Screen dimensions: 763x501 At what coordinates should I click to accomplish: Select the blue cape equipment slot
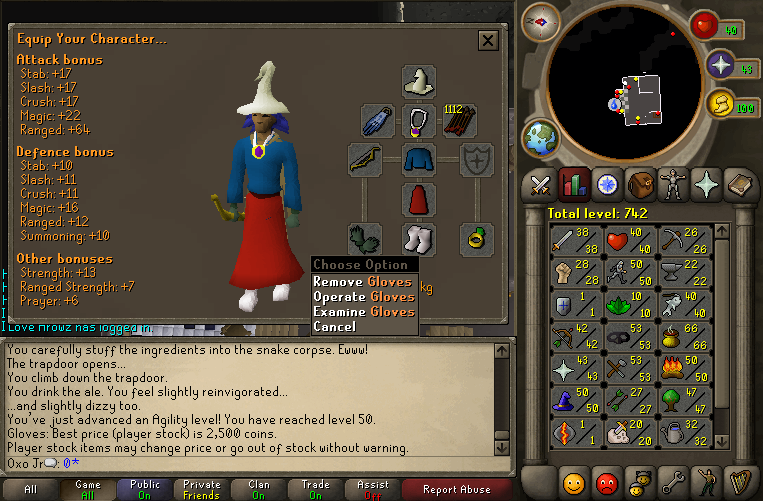click(x=378, y=121)
